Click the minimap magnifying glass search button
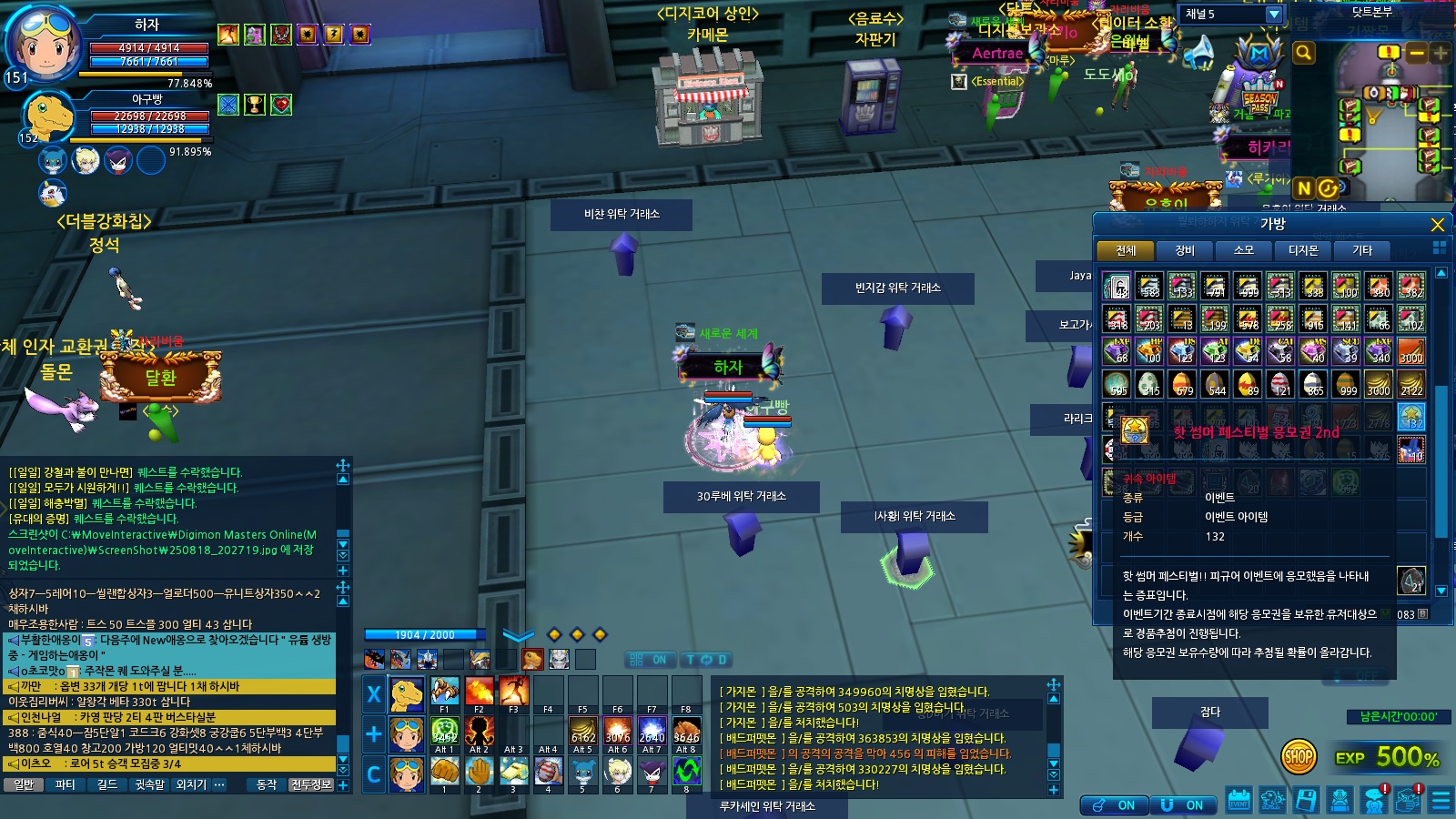This screenshot has width=1456, height=819. coord(1304,53)
